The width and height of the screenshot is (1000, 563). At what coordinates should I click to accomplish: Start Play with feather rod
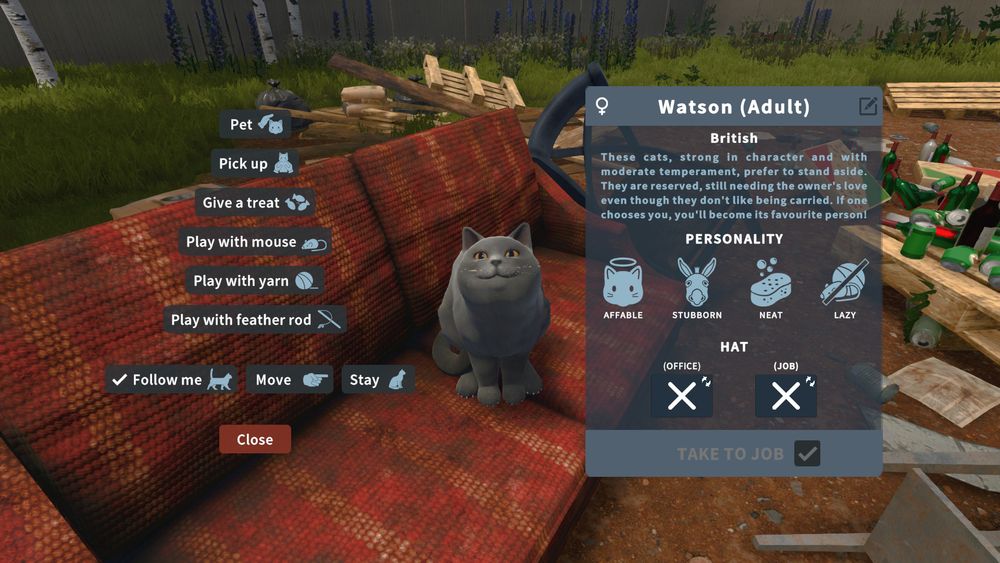[x=255, y=320]
